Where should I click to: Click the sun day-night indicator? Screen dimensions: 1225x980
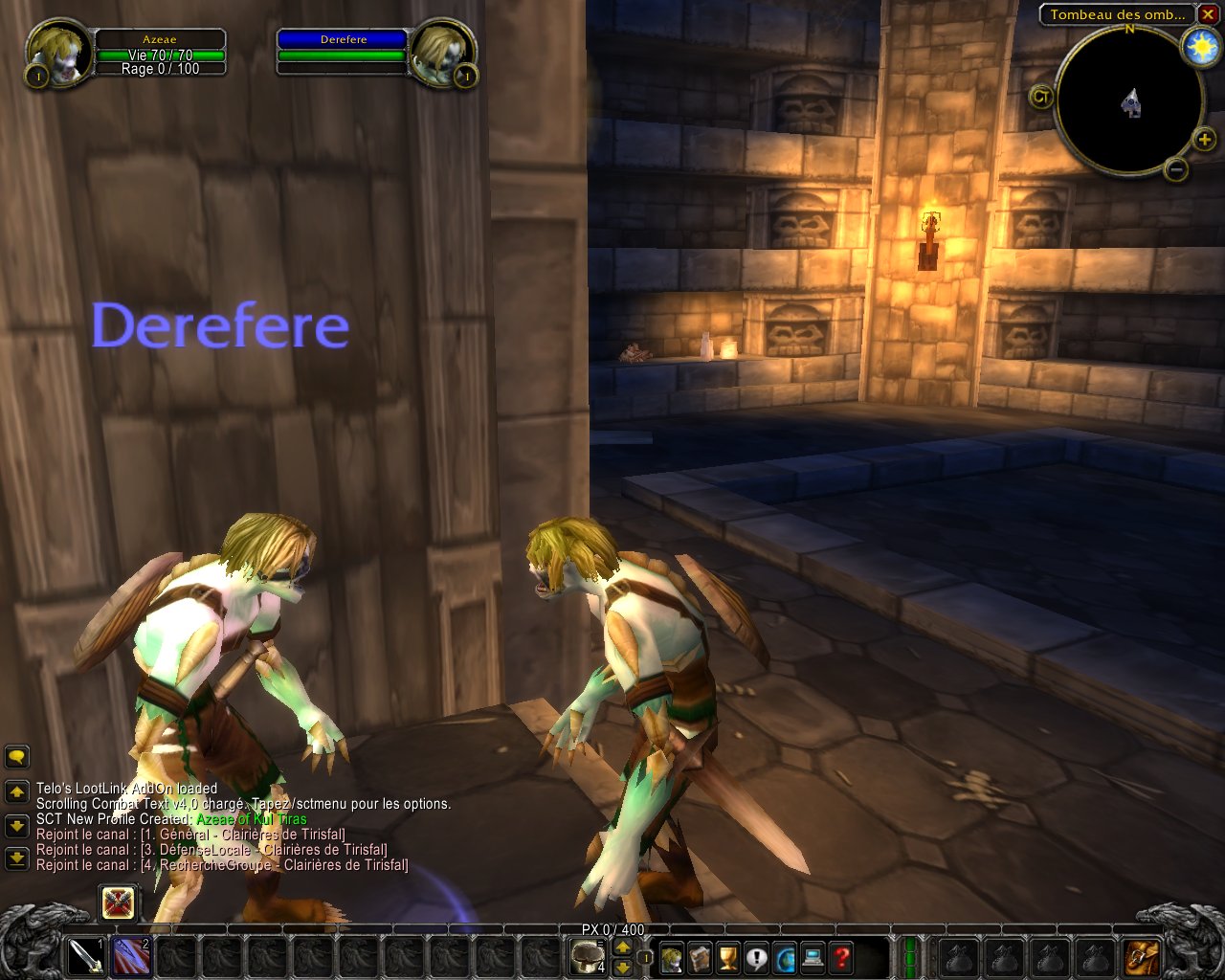pyautogui.click(x=1200, y=47)
